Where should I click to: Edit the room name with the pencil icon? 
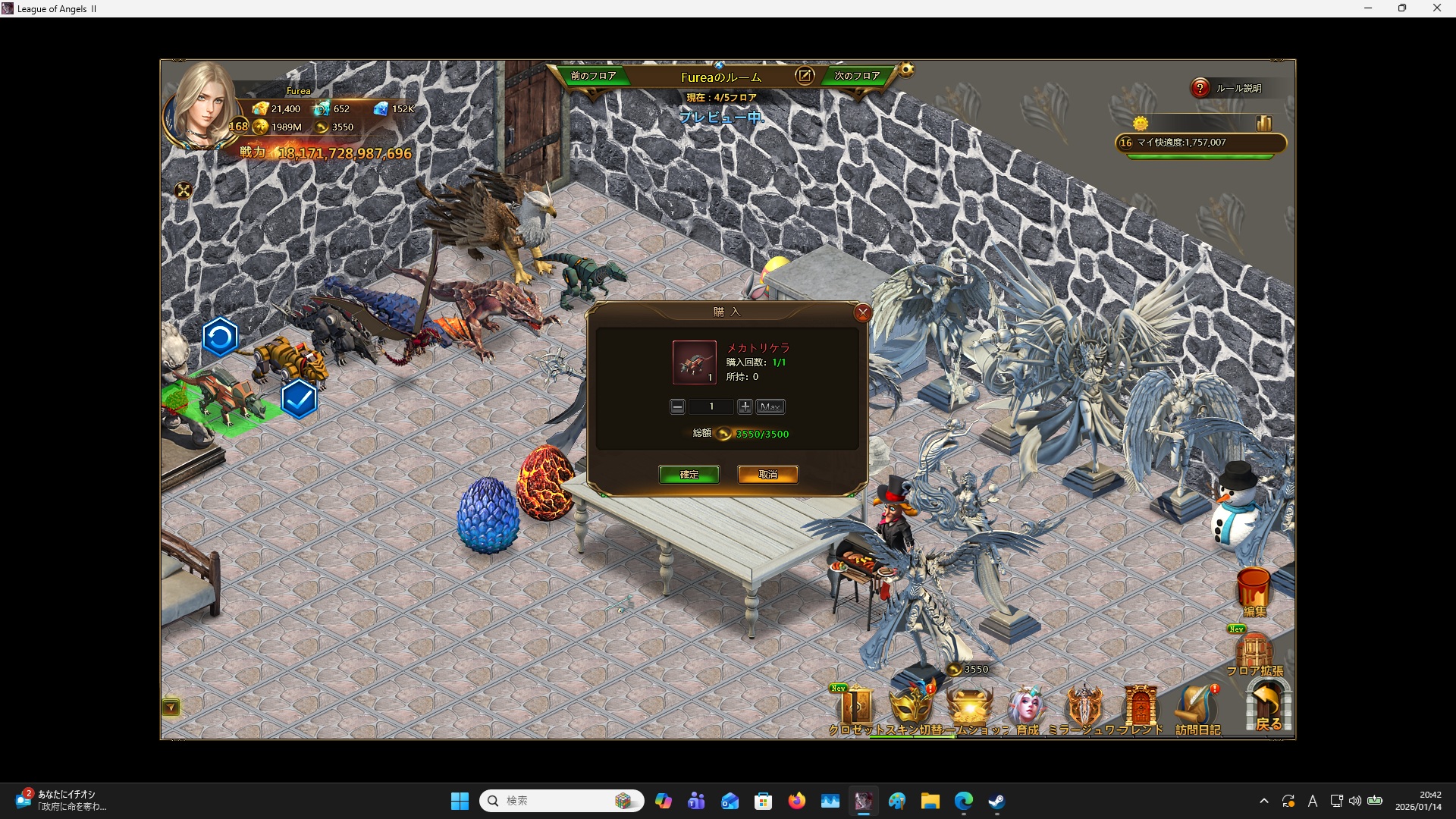(805, 76)
